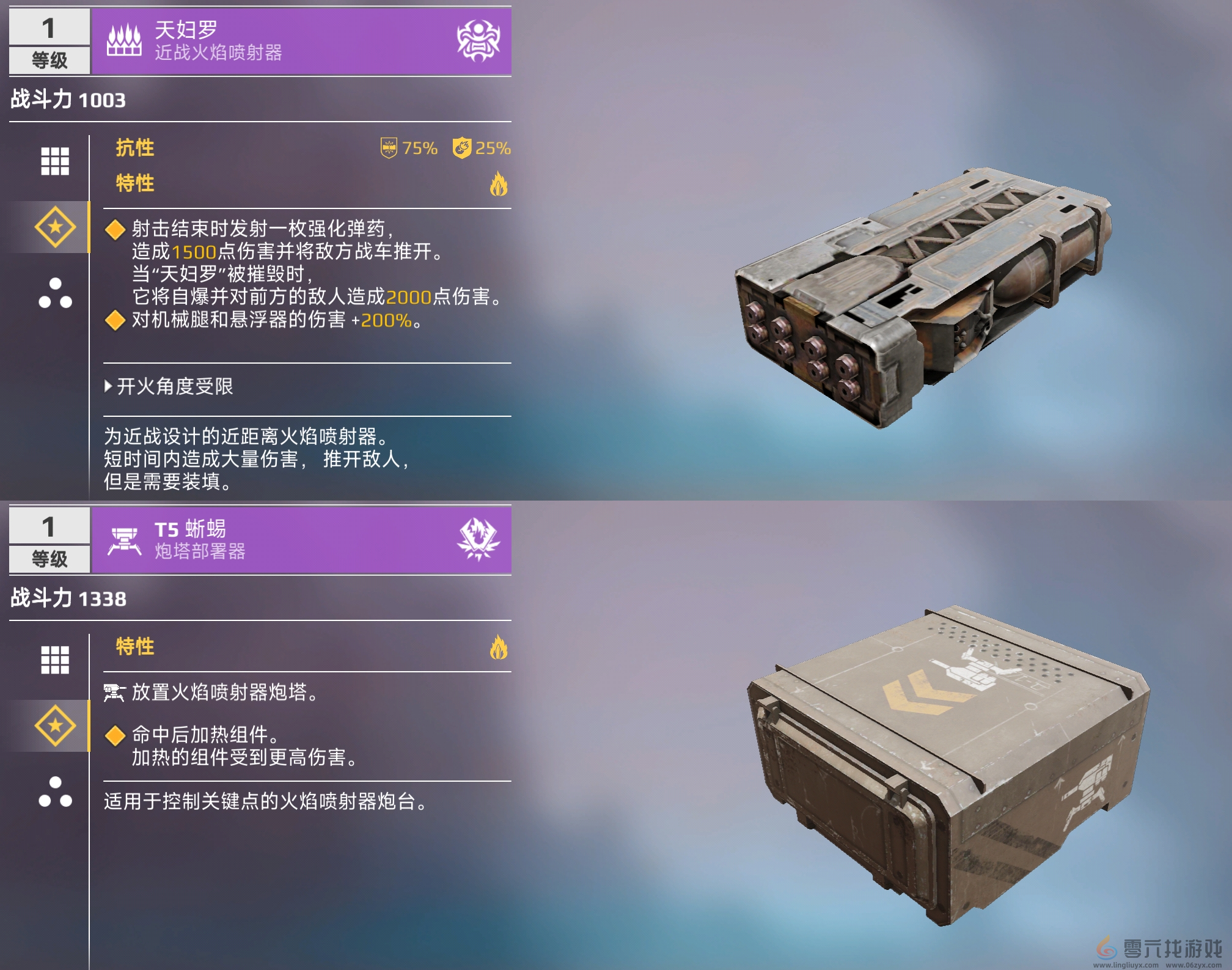The image size is (1232, 970).
Task: Click the flame icon on 天妇罗 特性 row
Action: 499,184
